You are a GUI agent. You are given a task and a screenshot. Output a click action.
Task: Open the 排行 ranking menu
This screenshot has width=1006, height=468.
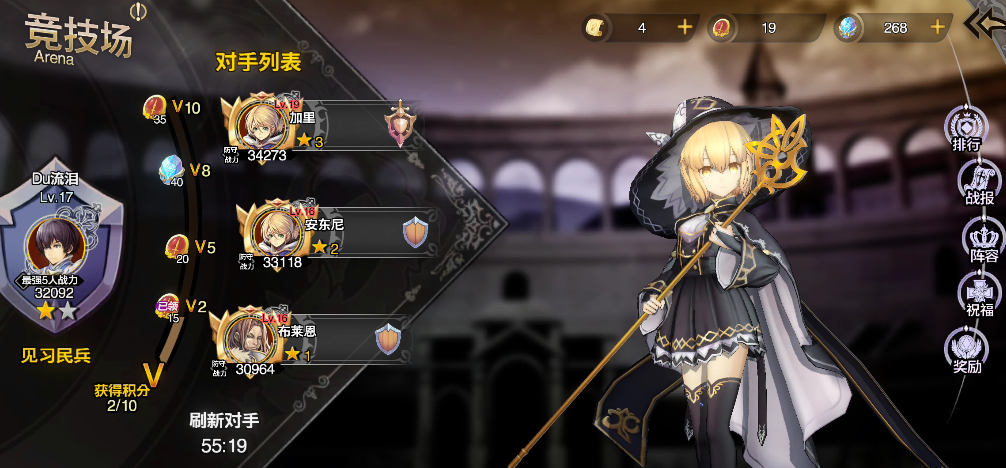click(x=967, y=129)
